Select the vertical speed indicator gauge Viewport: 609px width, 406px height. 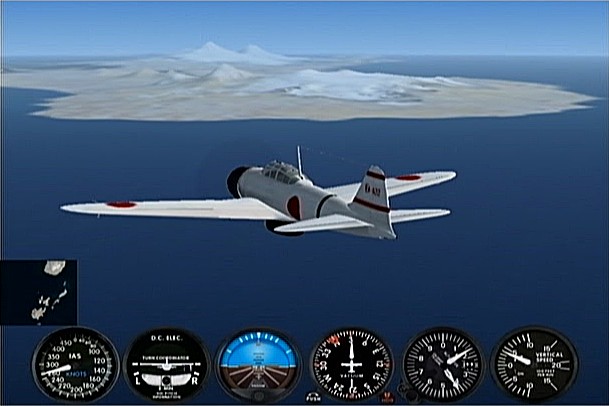pos(534,364)
